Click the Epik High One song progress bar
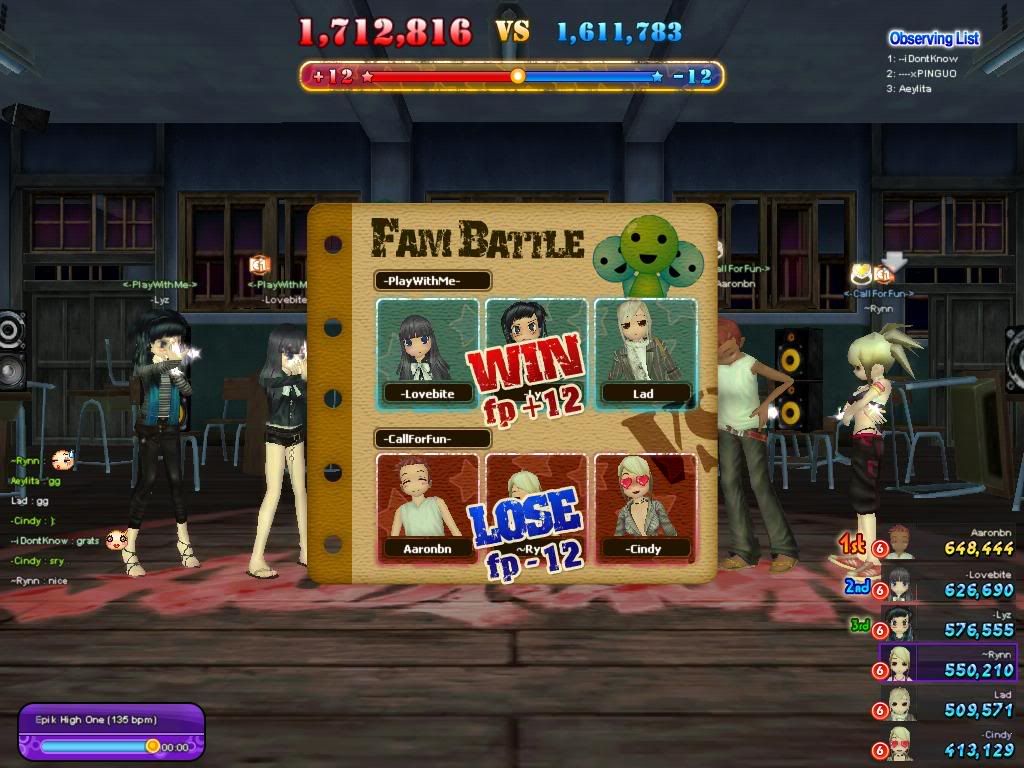 coord(98,746)
